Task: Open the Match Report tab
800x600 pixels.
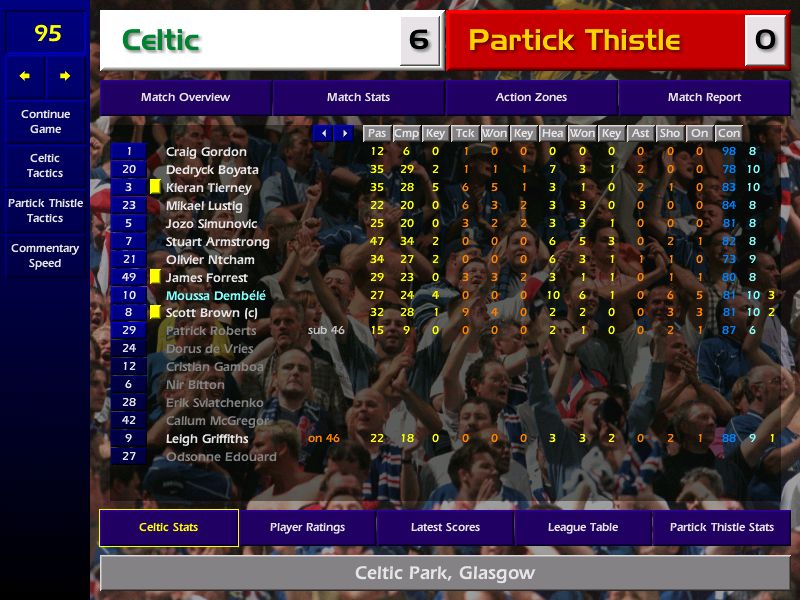Action: 704,98
